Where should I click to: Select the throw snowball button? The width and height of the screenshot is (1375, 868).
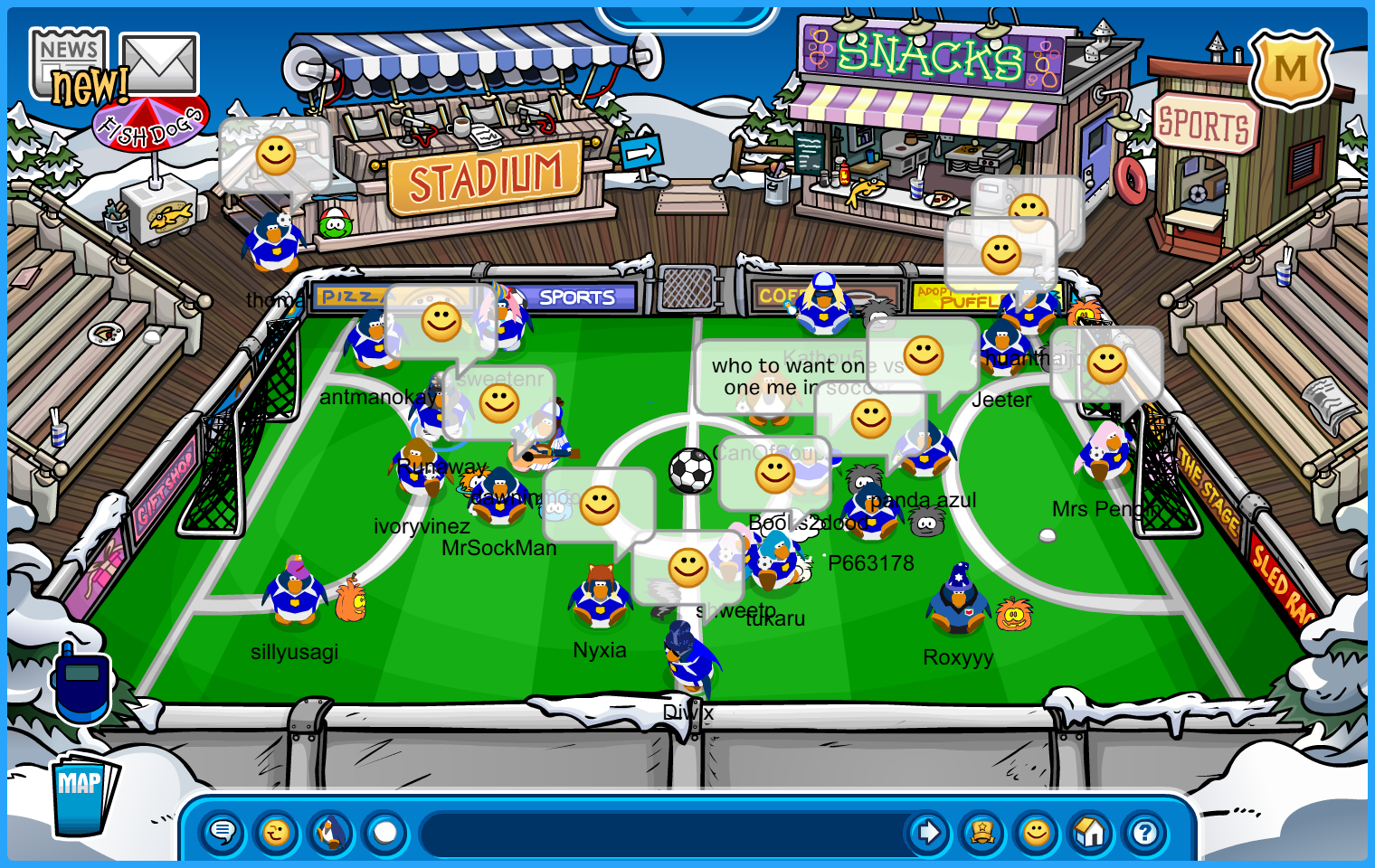click(x=385, y=832)
